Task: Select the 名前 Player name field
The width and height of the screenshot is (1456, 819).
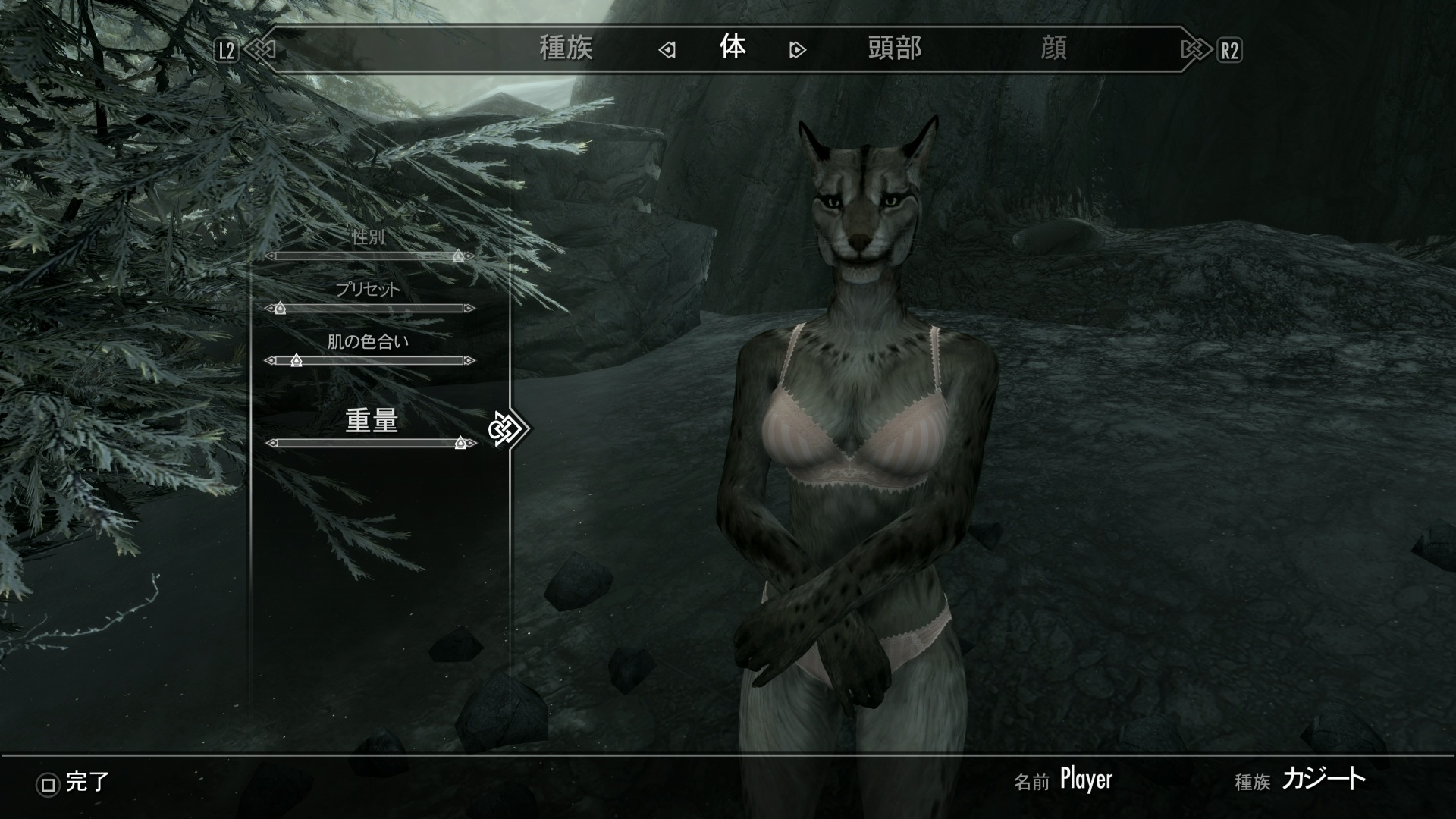Action: pyautogui.click(x=1085, y=780)
